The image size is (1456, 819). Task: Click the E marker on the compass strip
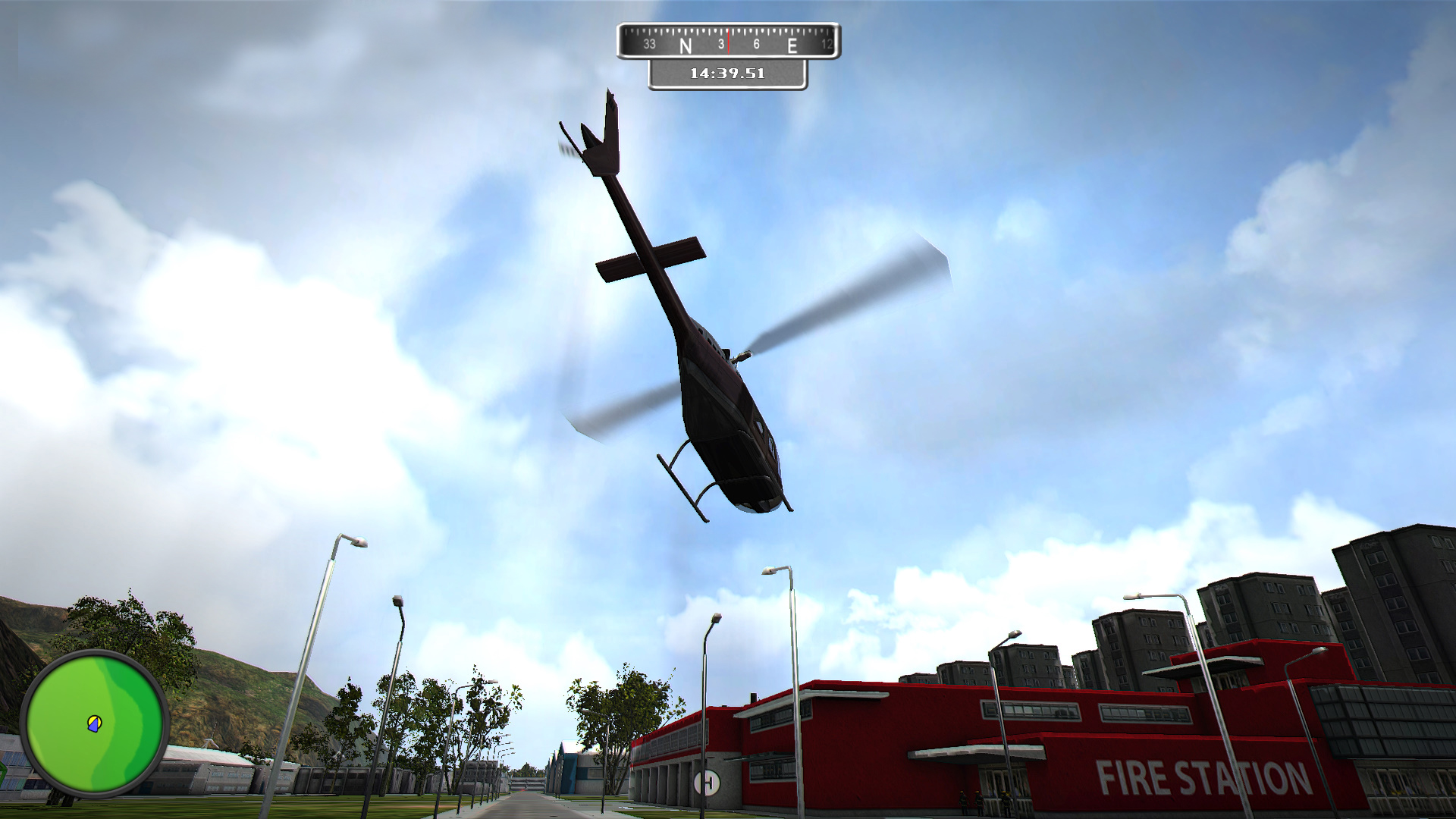793,45
